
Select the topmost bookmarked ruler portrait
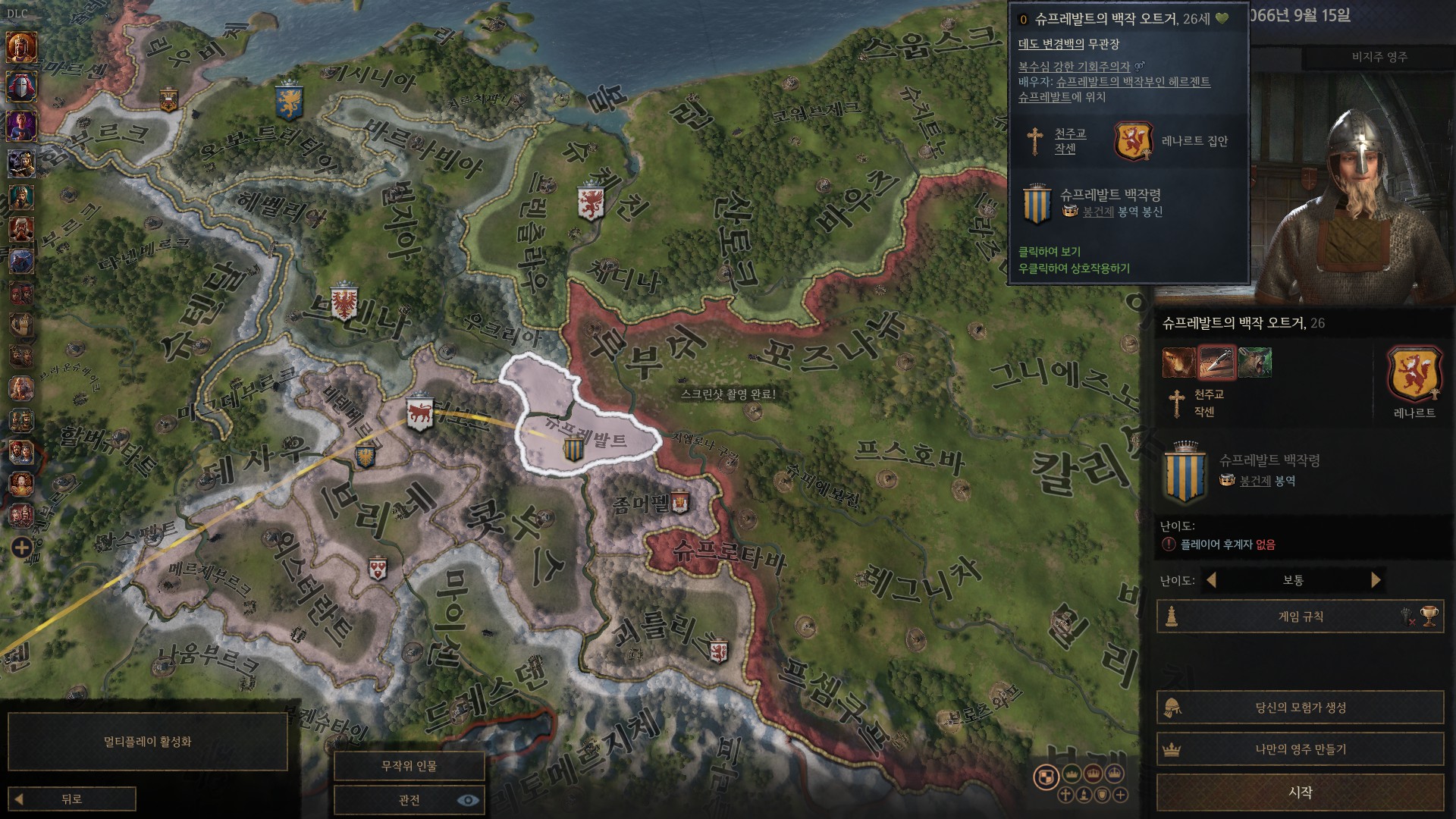[21, 47]
